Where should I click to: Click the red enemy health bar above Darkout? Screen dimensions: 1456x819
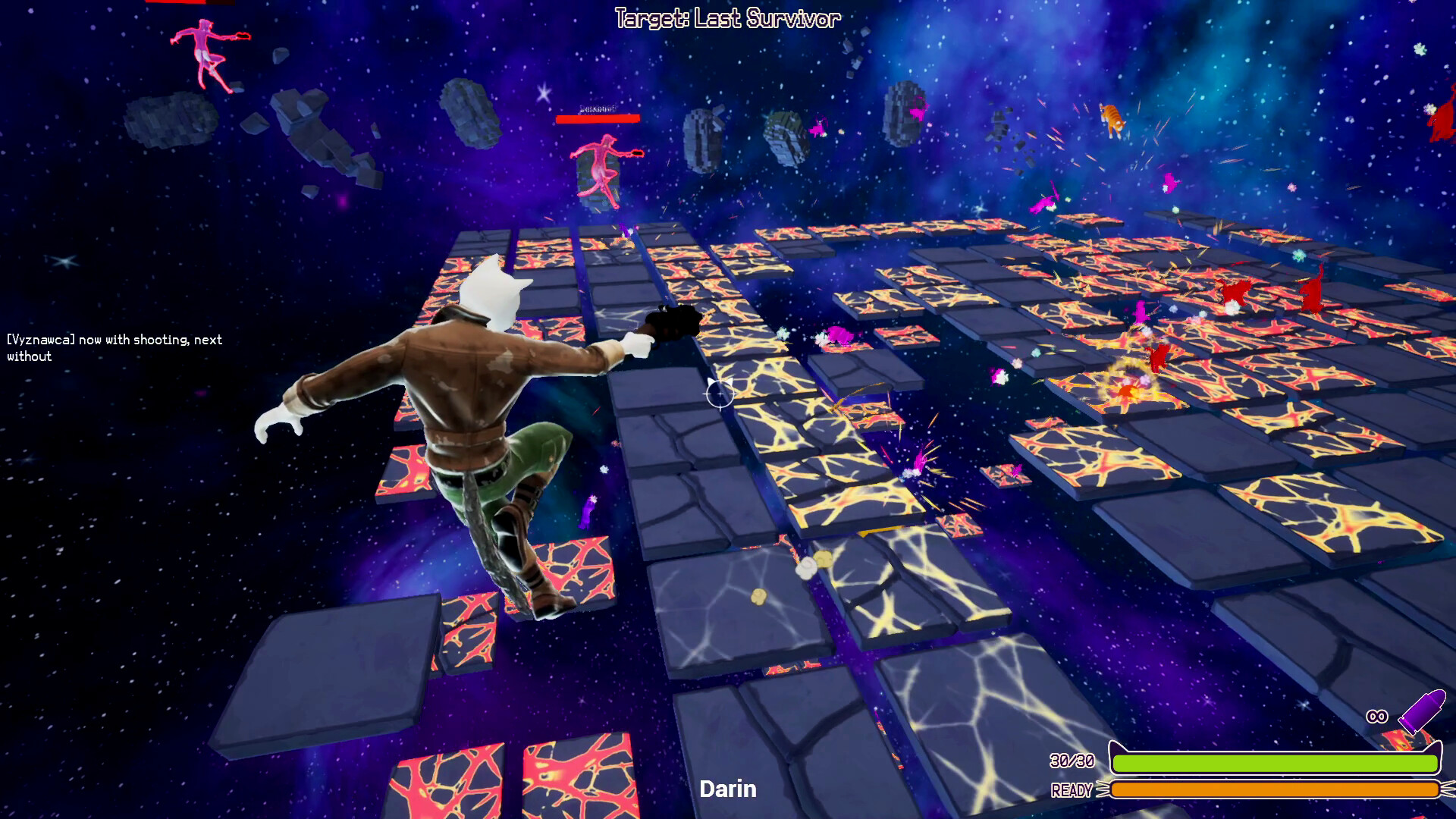599,118
